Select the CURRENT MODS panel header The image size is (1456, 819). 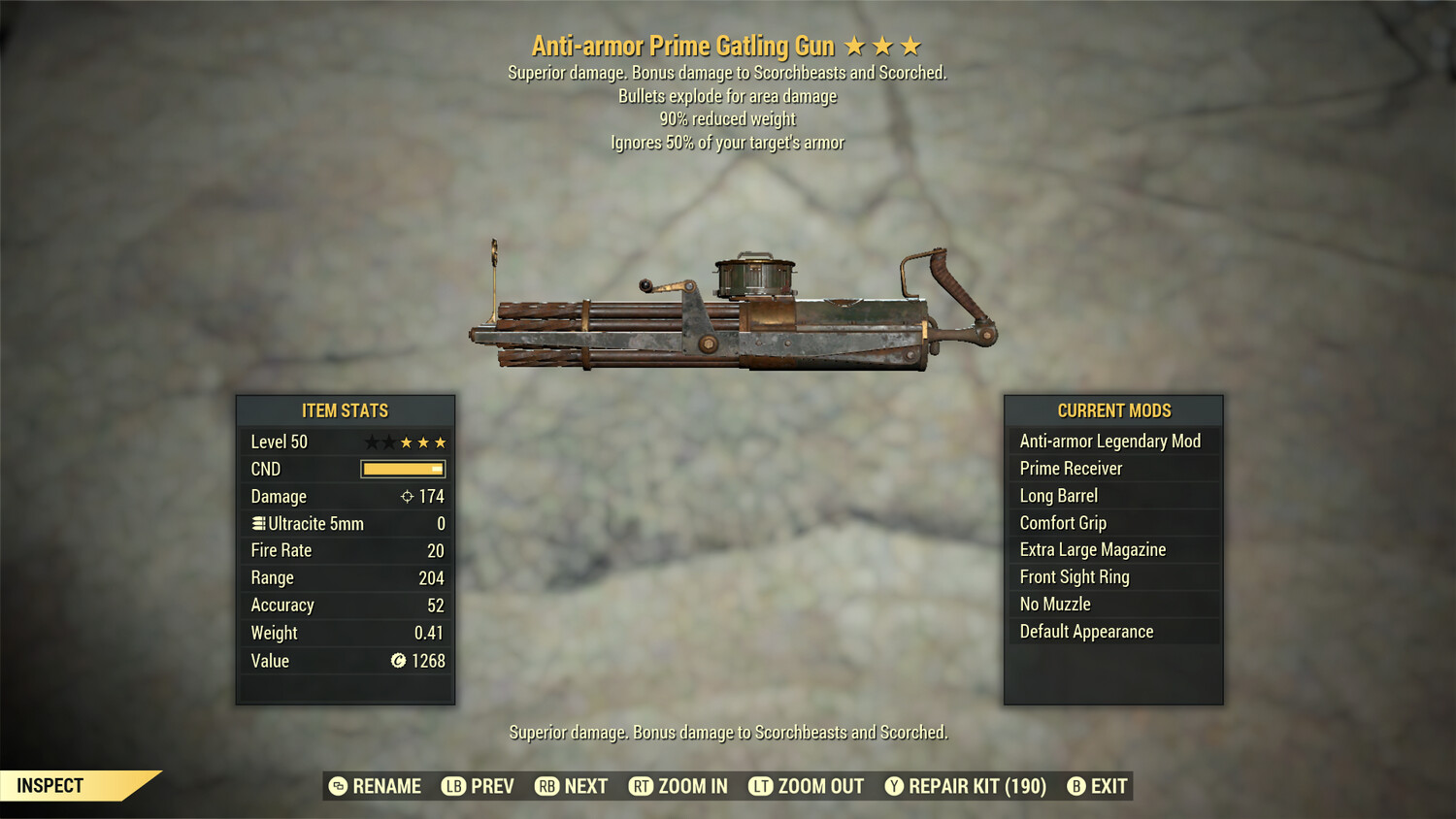(1113, 410)
